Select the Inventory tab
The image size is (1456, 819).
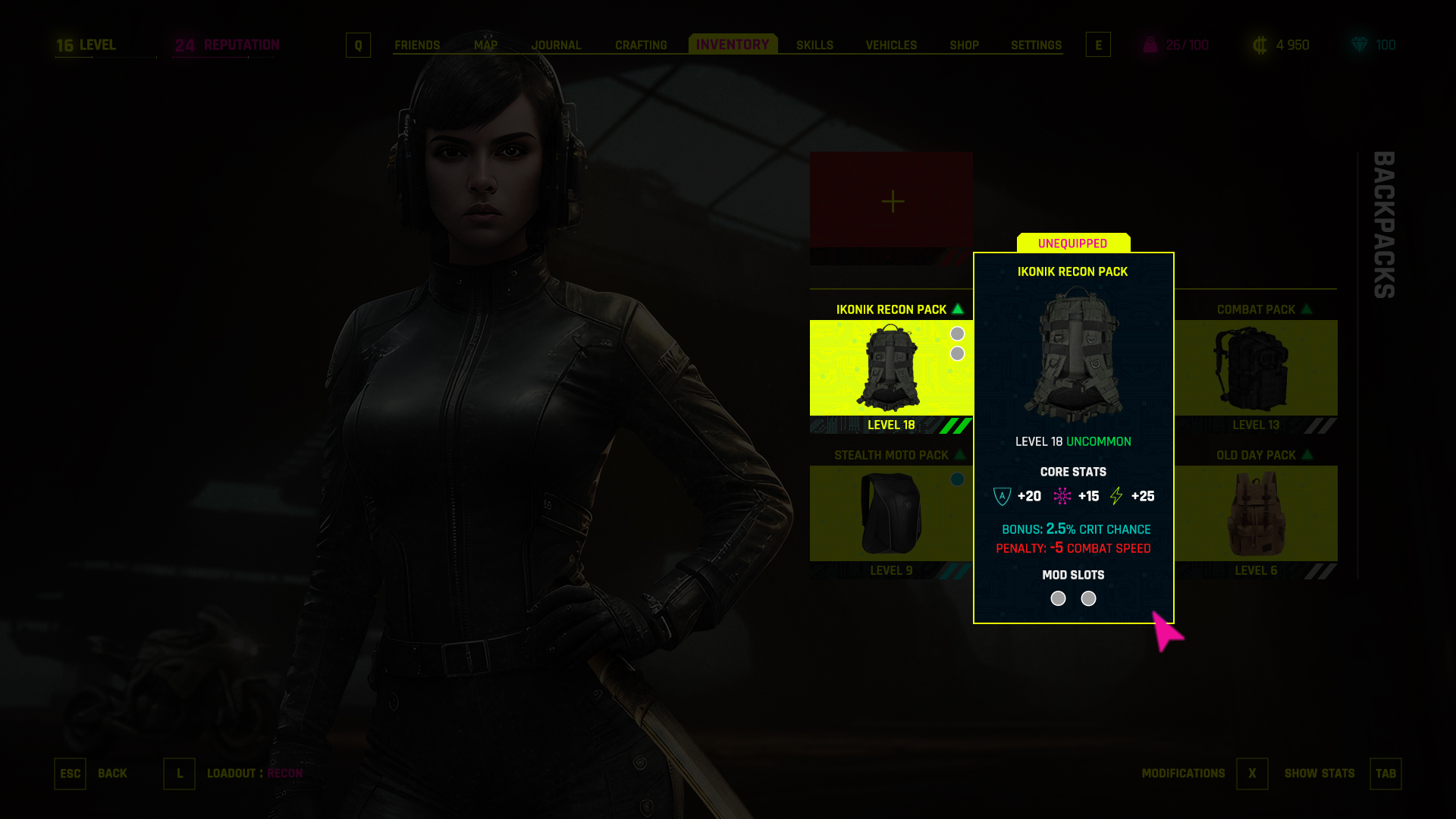tap(733, 45)
